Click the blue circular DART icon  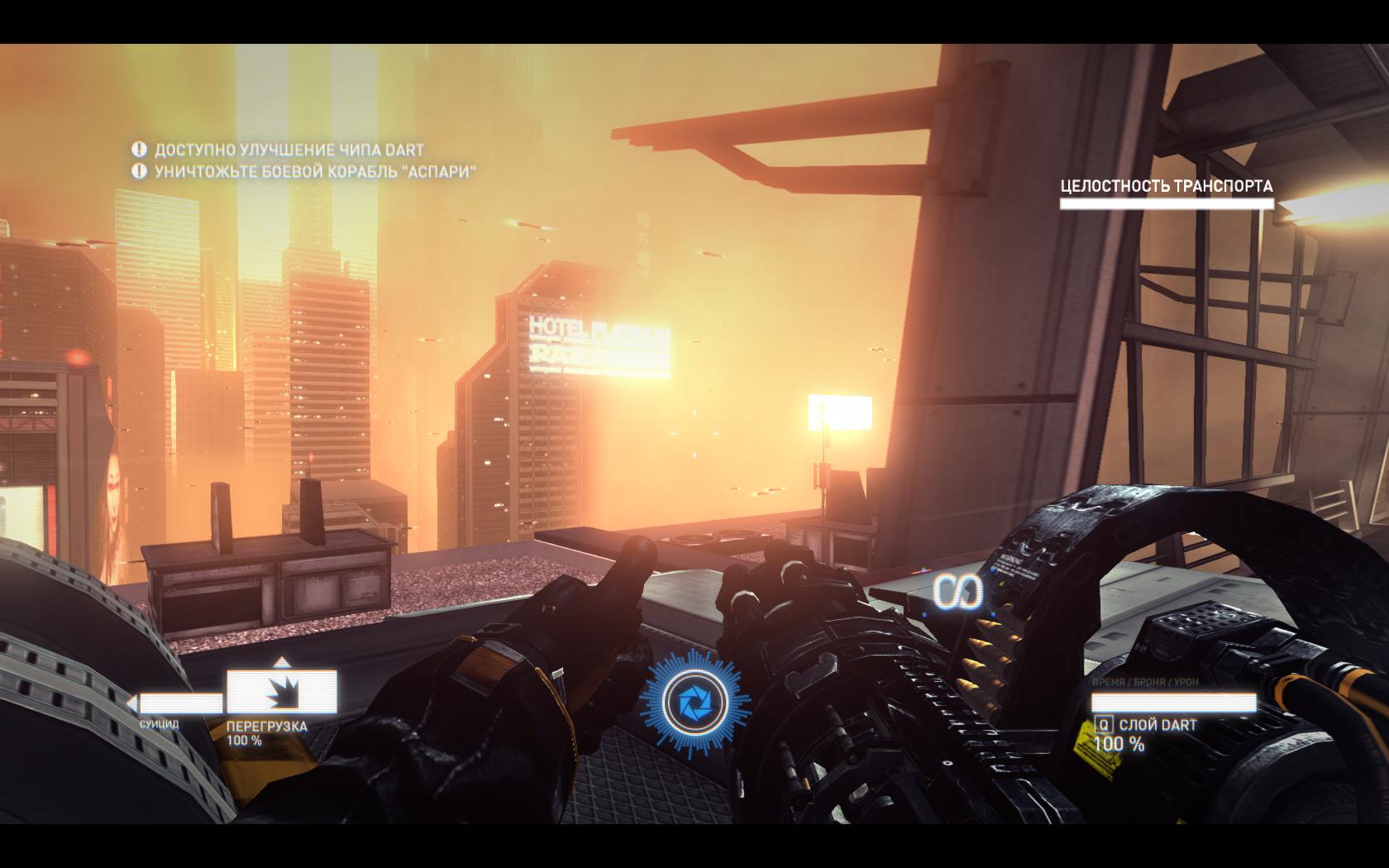click(x=694, y=704)
